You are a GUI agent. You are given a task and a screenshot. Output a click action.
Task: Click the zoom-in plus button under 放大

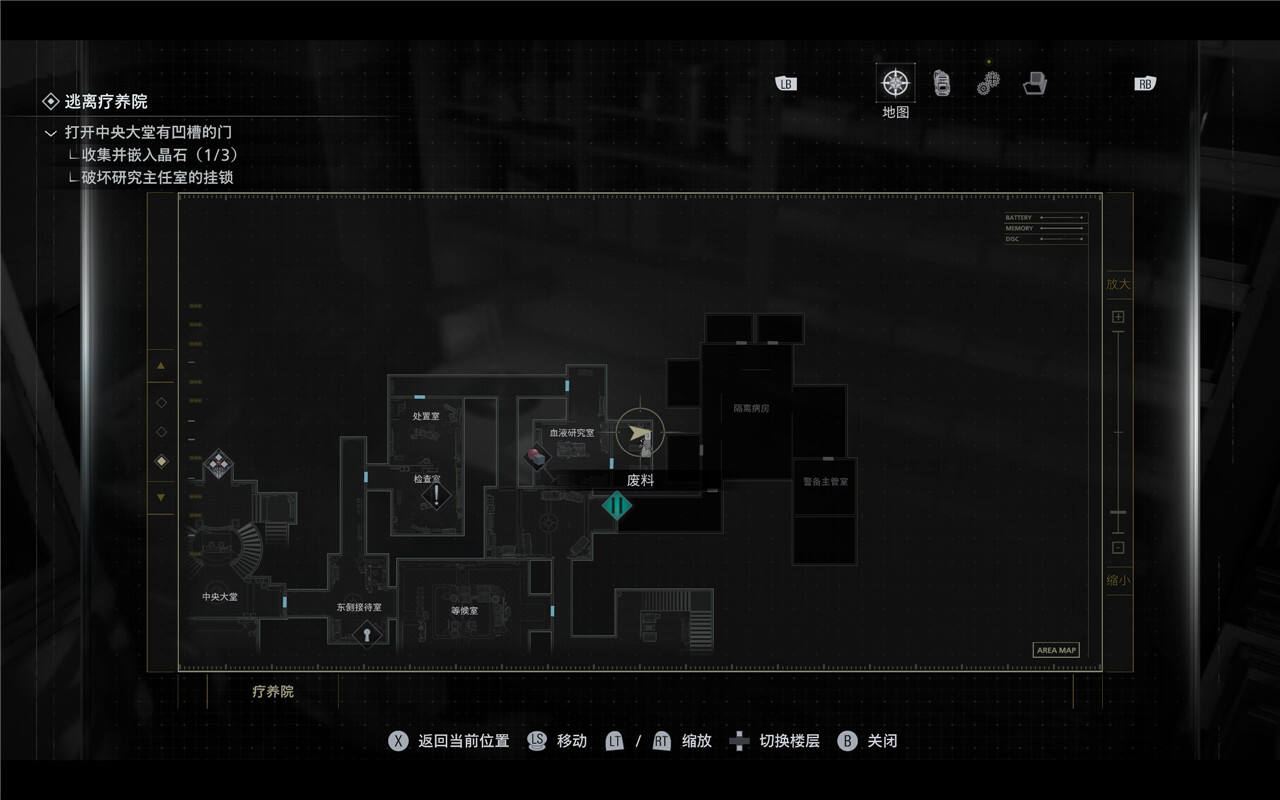click(x=1118, y=317)
